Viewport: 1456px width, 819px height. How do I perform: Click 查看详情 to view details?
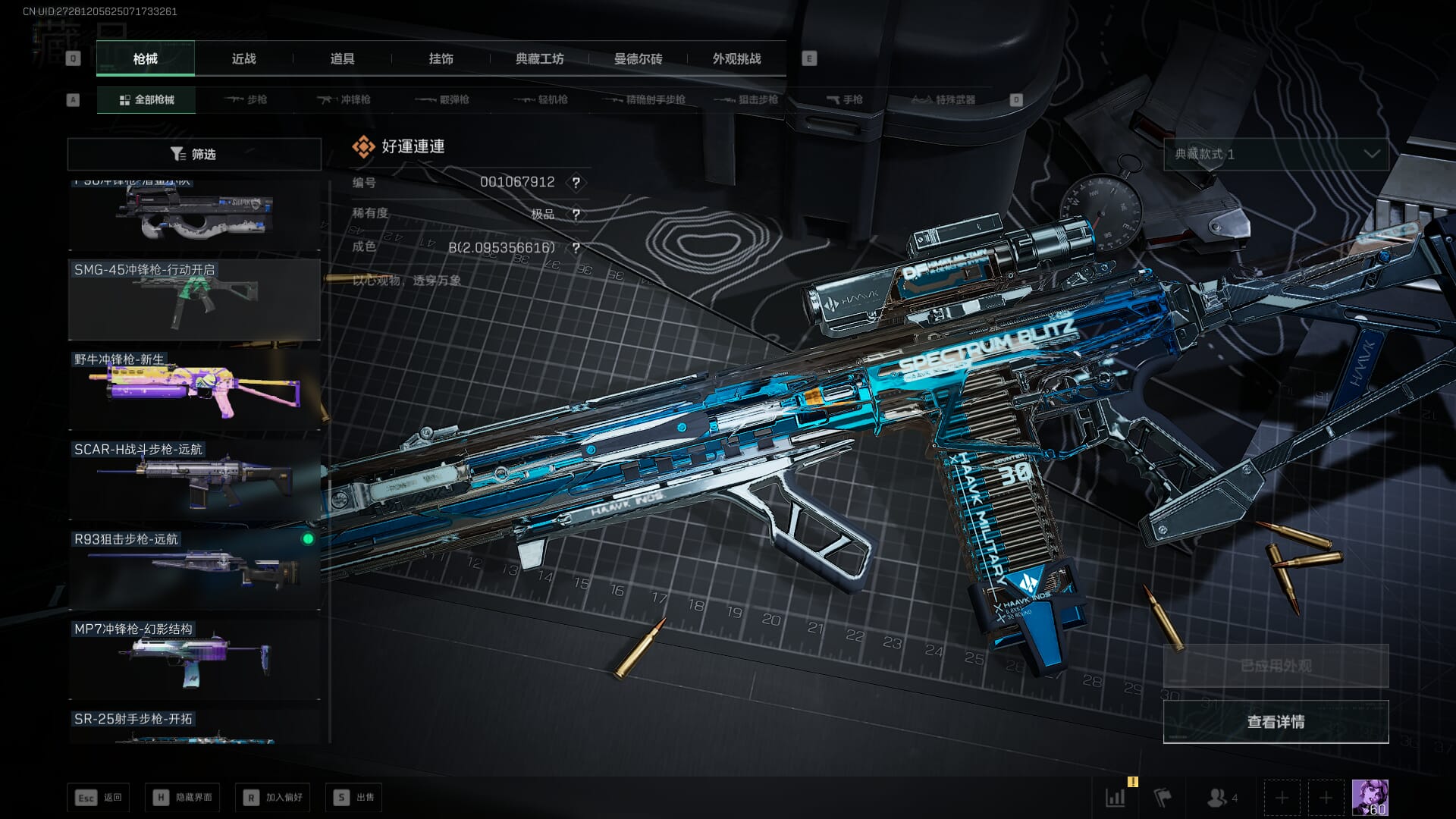pos(1276,721)
